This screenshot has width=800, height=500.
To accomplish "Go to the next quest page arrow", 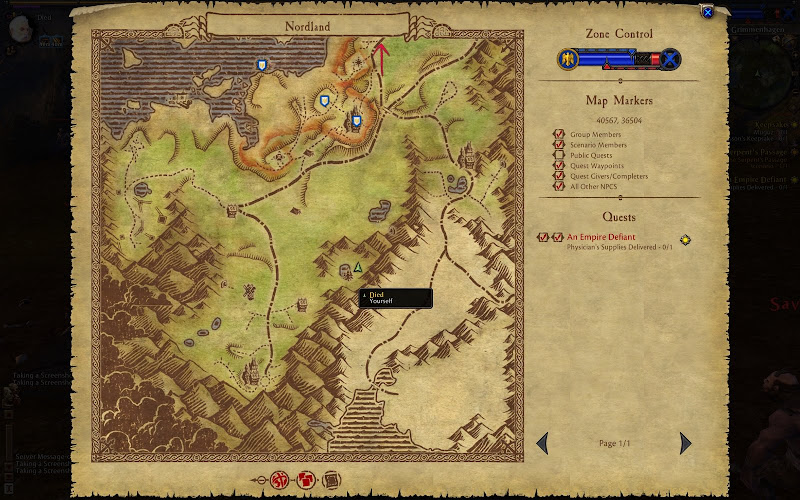I will click(685, 442).
